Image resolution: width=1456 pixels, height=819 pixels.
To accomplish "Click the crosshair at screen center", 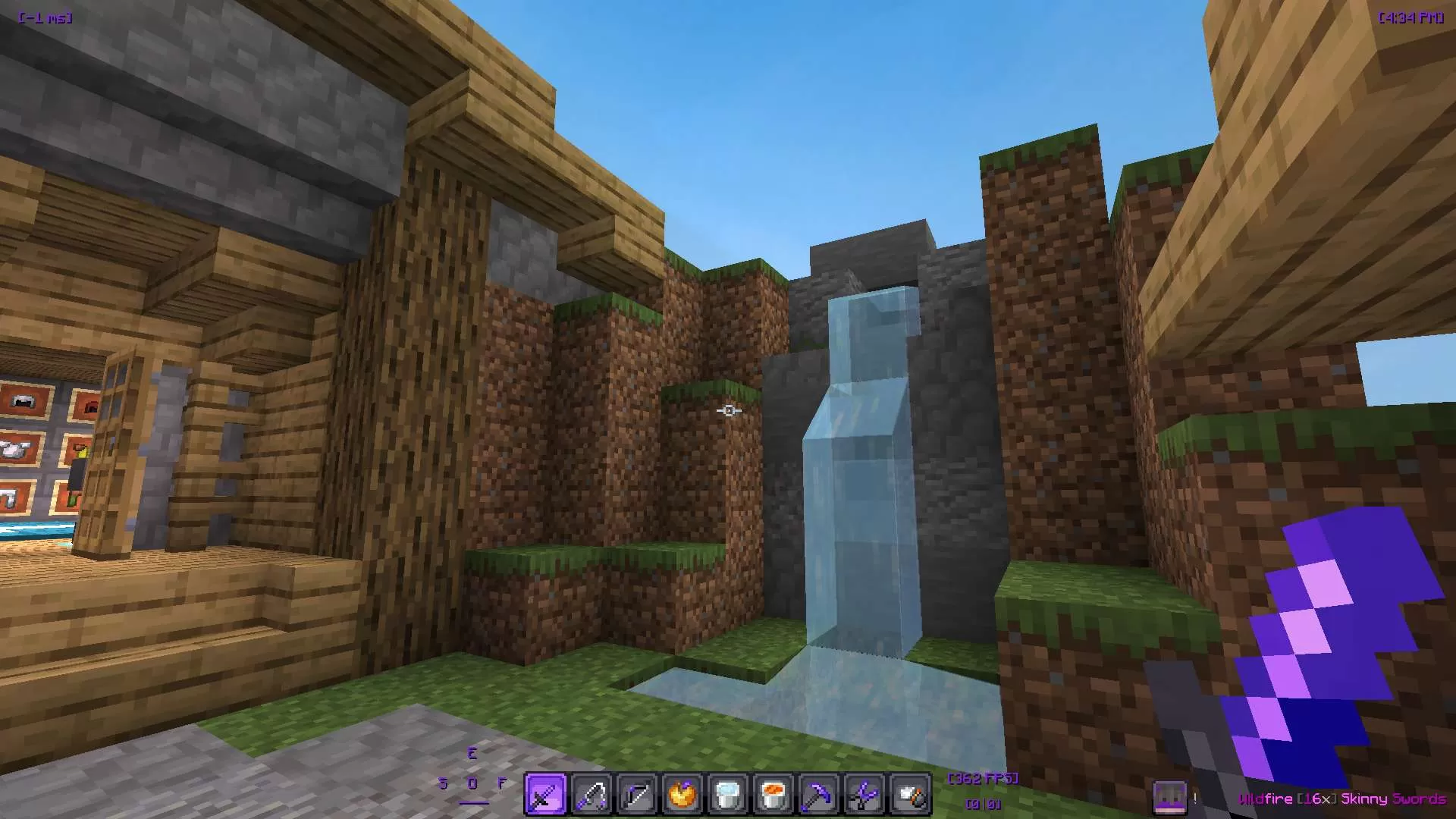I will click(x=728, y=409).
